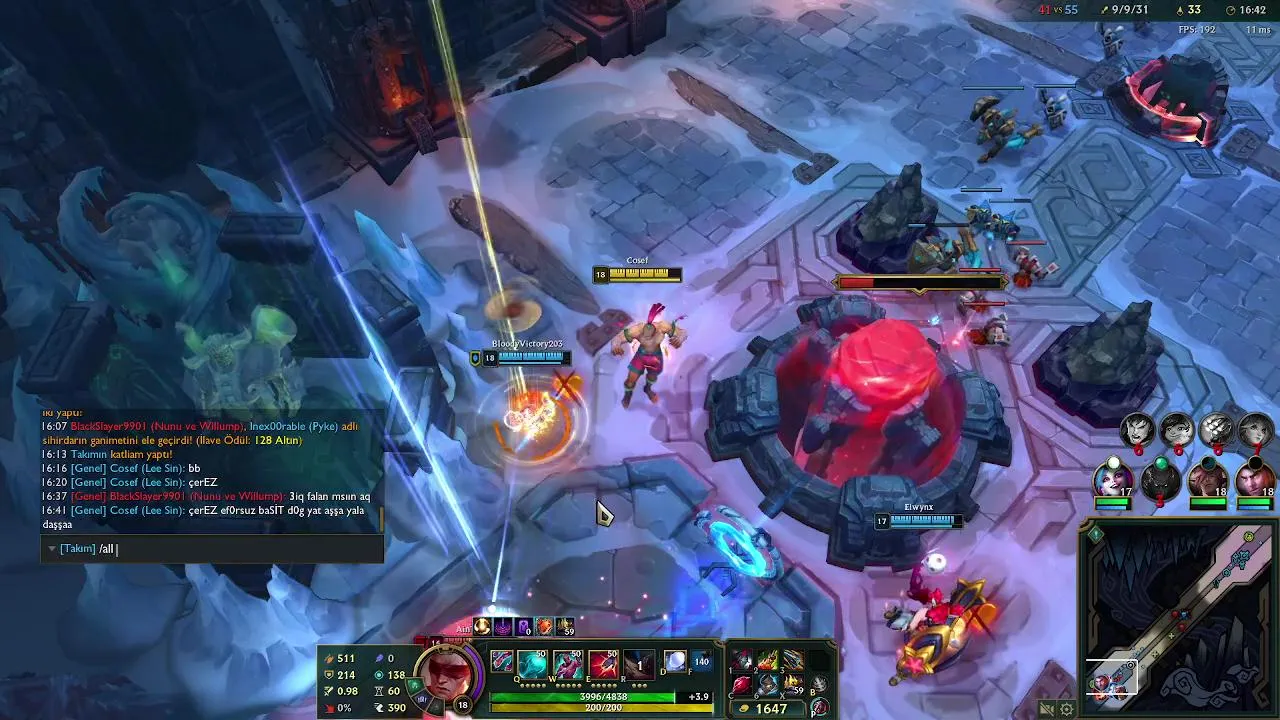The height and width of the screenshot is (720, 1280).
Task: Open minimap settings with the gear icon
Action: (1067, 709)
